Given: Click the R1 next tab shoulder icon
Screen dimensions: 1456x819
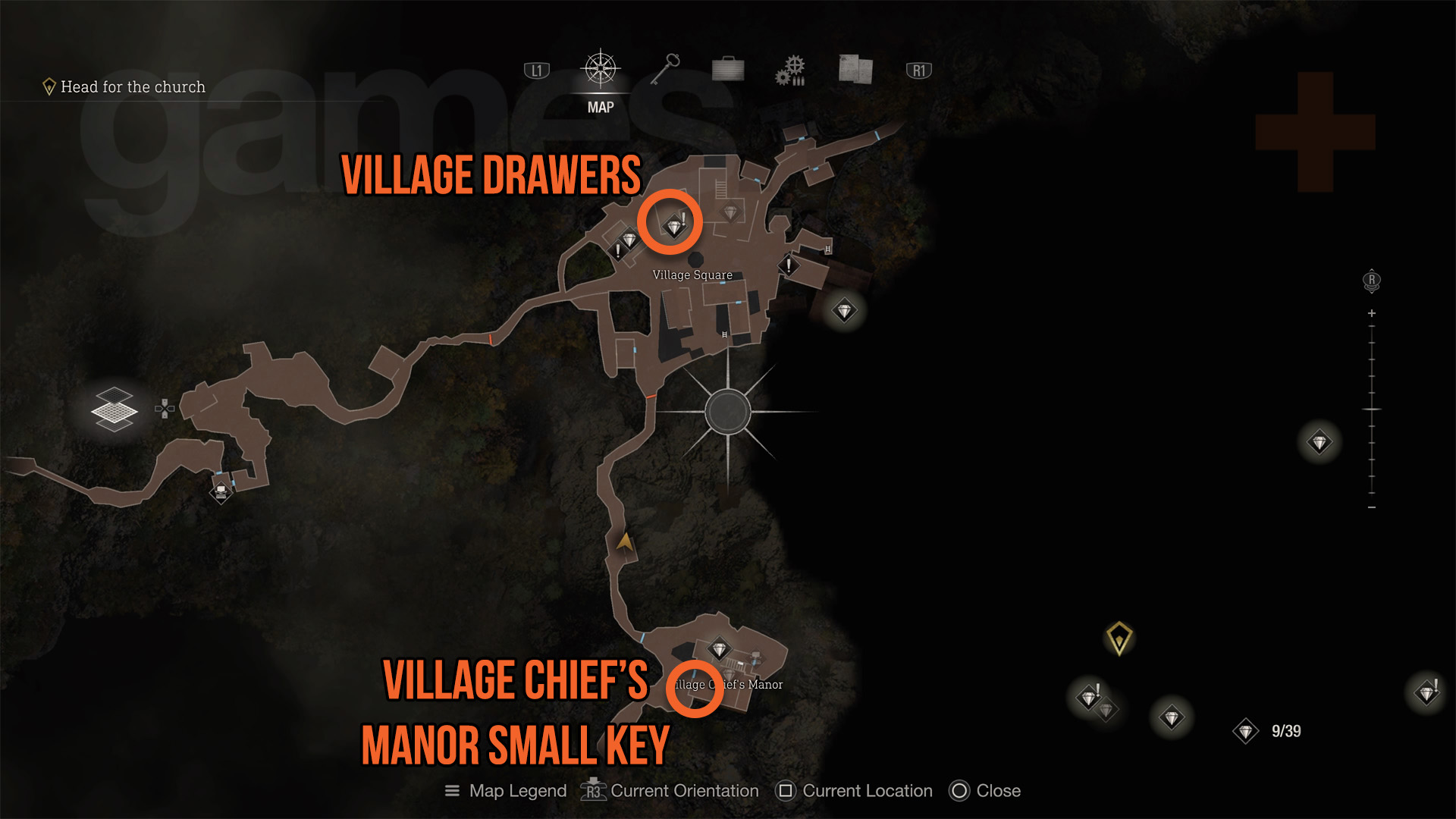Looking at the screenshot, I should point(918,69).
